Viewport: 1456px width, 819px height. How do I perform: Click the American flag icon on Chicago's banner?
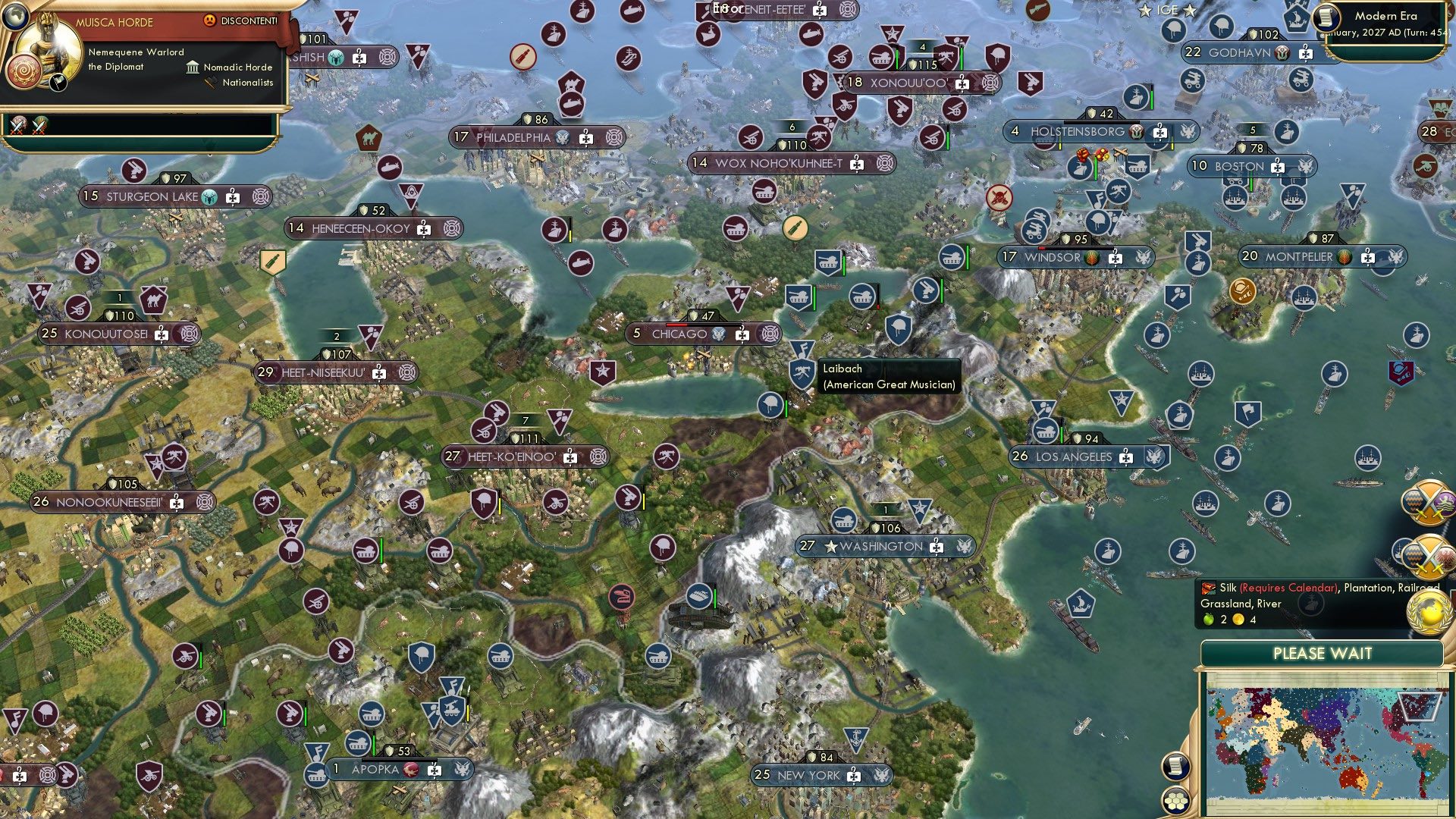[x=717, y=333]
